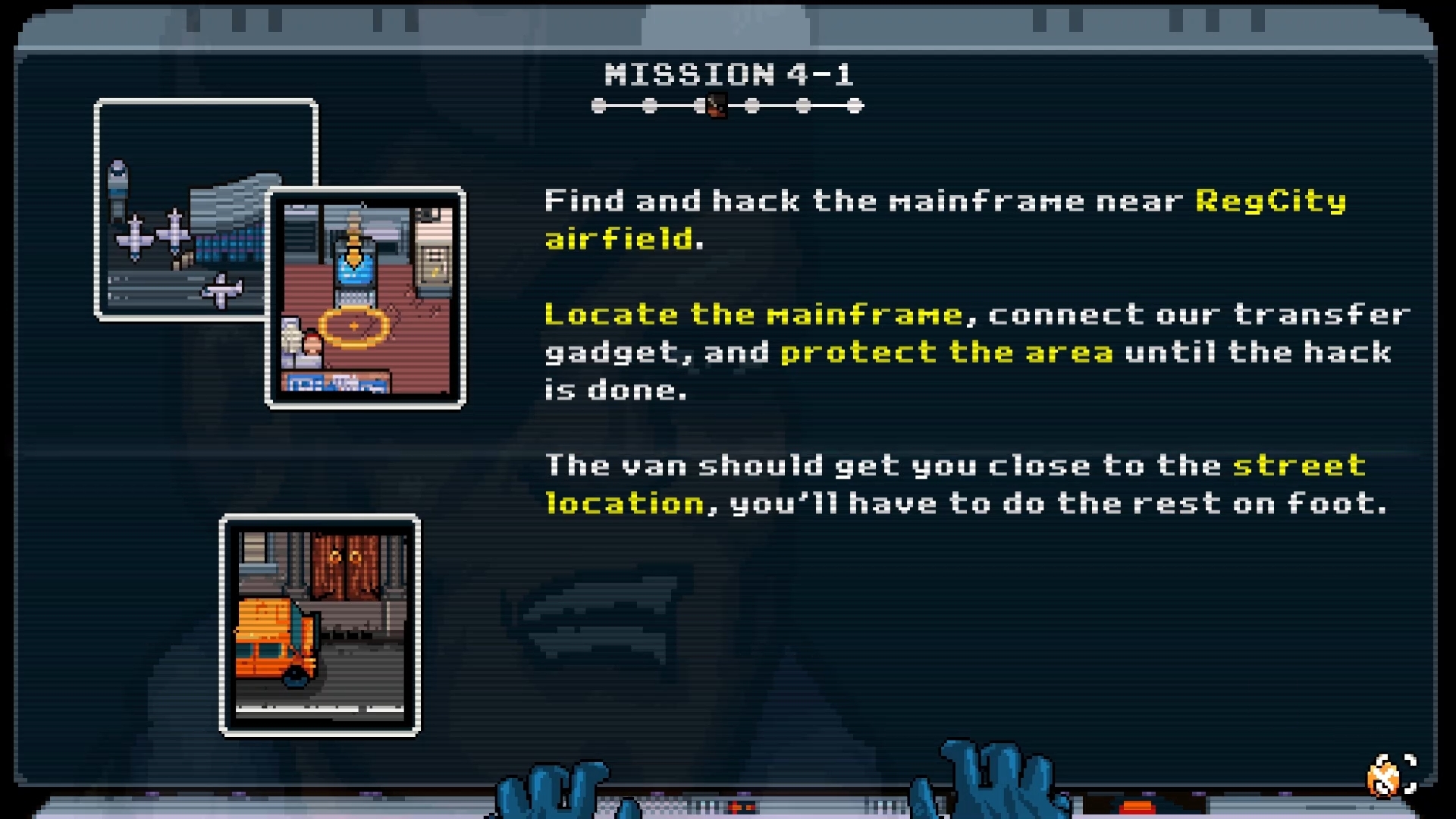Click the orange key on the keyboard console
This screenshot has width=1456, height=819.
[1137, 806]
